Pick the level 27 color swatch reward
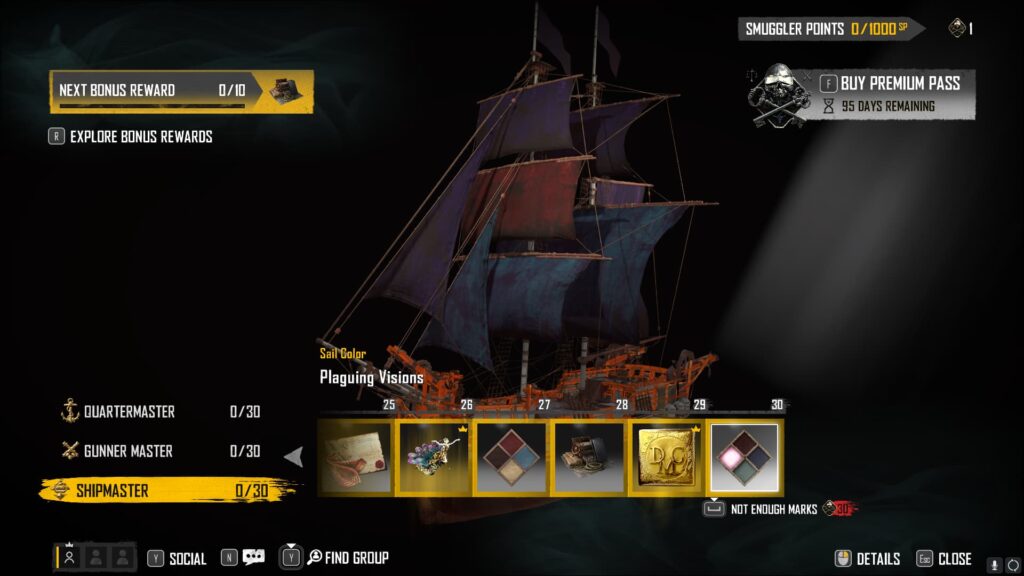This screenshot has width=1024, height=576. pyautogui.click(x=511, y=457)
